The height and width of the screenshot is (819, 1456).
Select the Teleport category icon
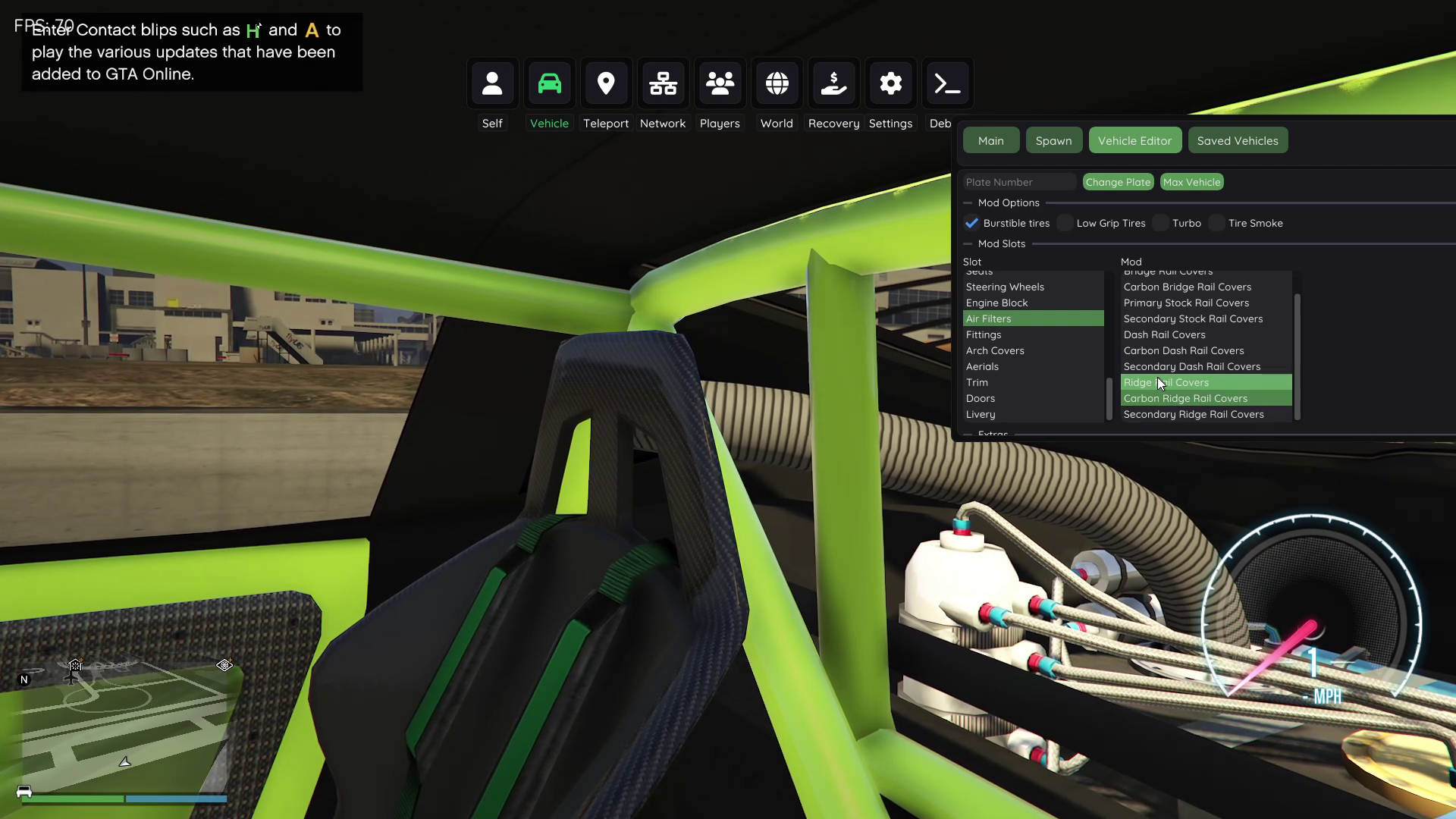[x=606, y=83]
